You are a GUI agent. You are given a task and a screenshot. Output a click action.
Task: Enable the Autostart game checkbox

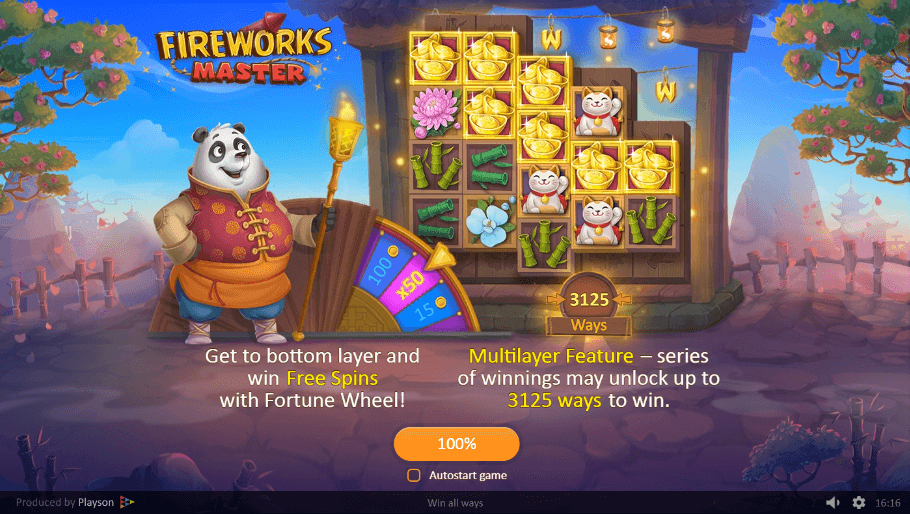coord(414,476)
